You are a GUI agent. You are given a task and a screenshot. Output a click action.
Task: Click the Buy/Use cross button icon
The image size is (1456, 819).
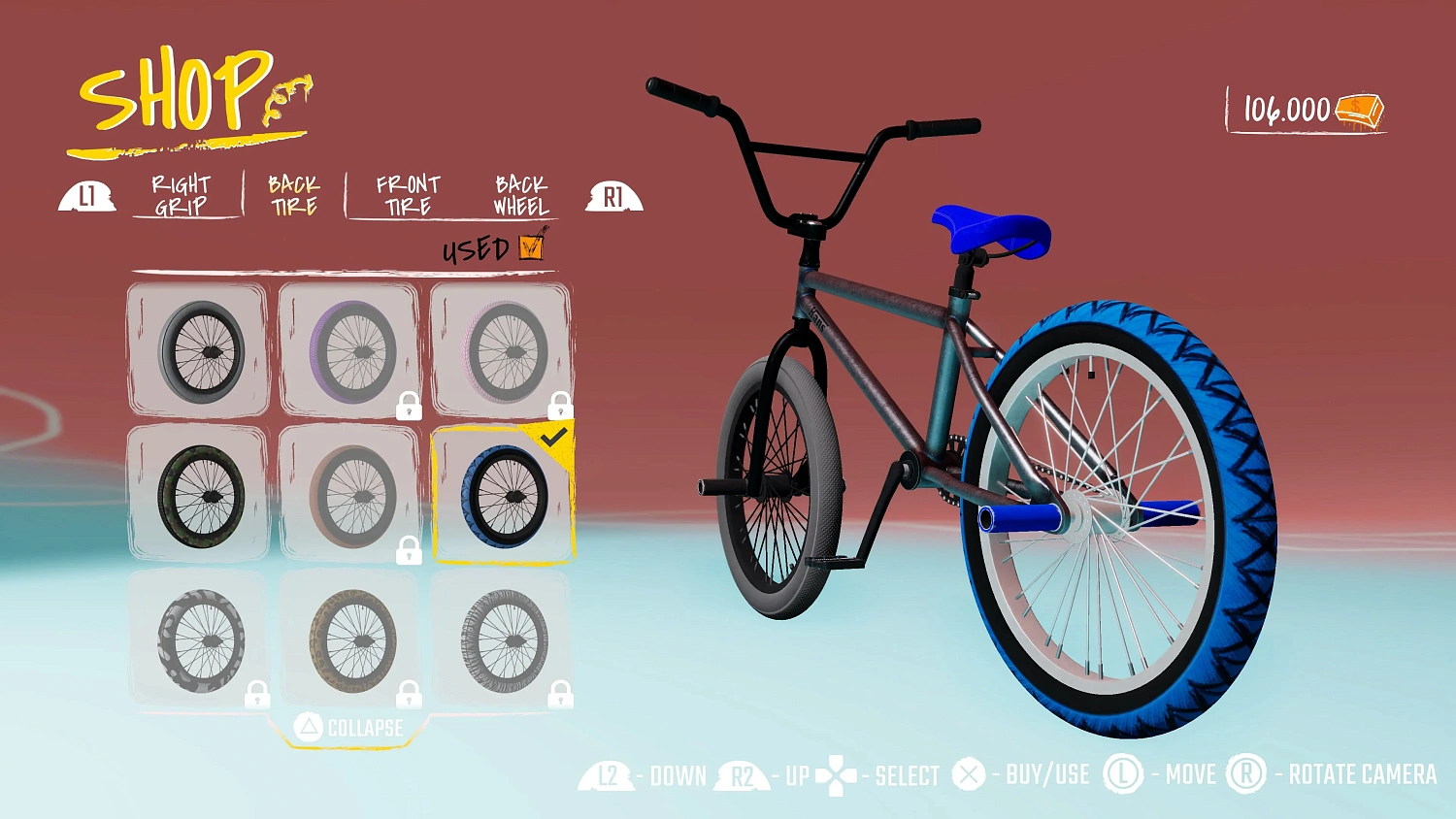[968, 775]
